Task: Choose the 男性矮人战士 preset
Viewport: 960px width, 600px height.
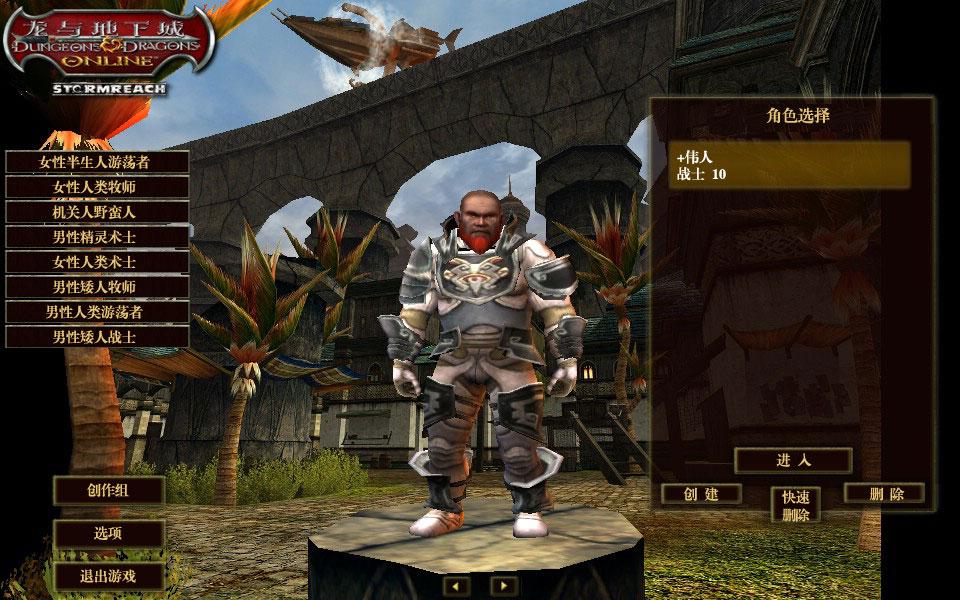Action: [x=96, y=337]
